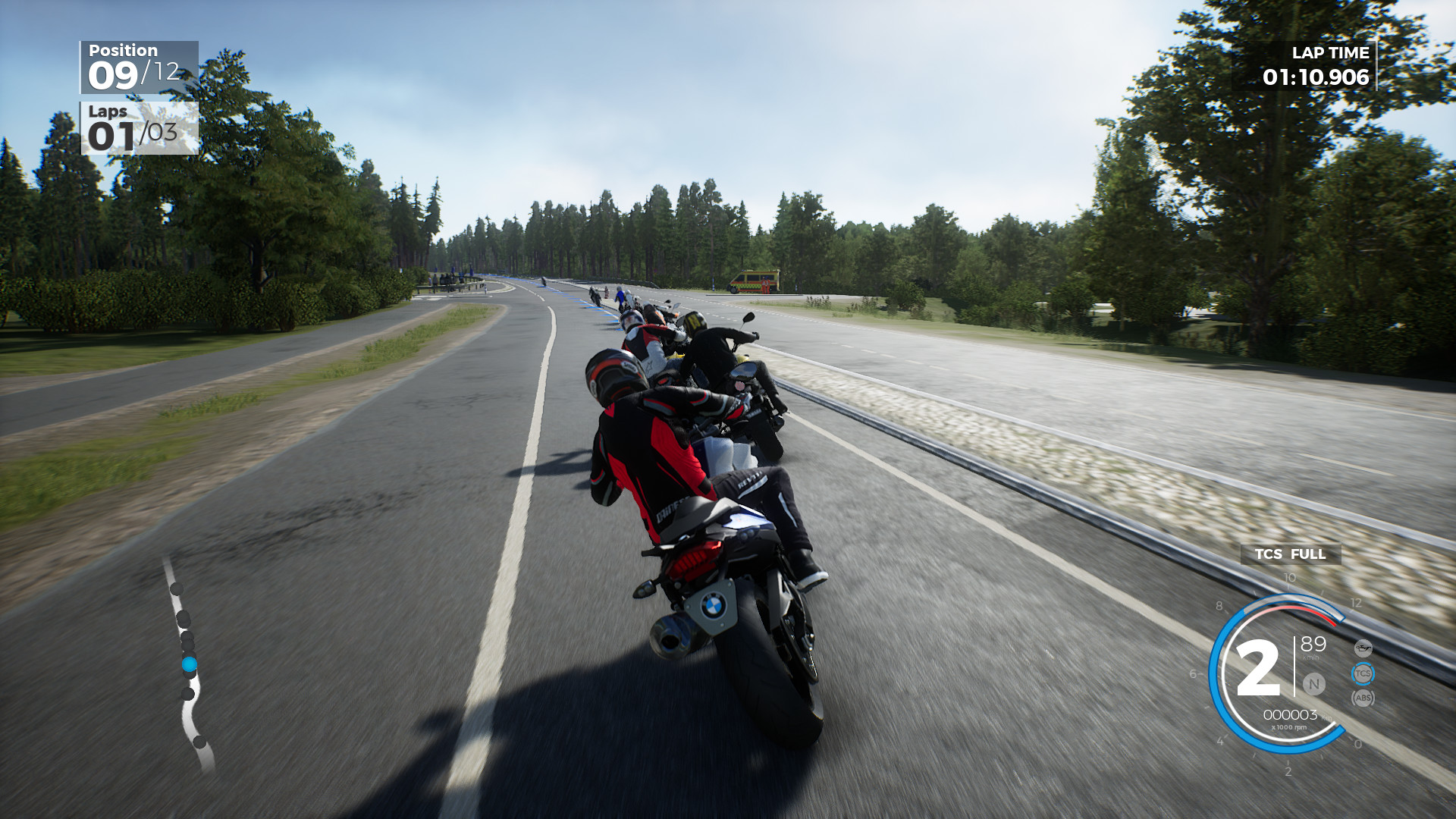Click the x1000 rpm label on the tachometer

click(1289, 727)
